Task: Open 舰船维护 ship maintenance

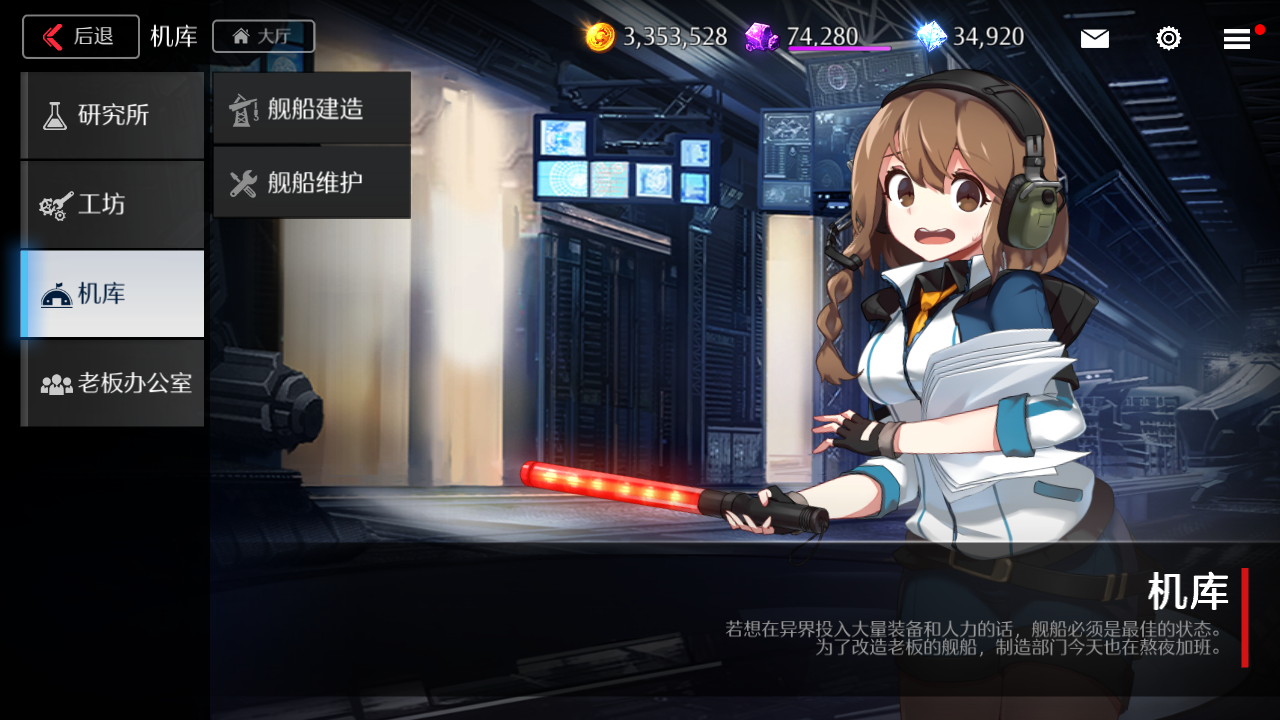Action: (x=312, y=183)
